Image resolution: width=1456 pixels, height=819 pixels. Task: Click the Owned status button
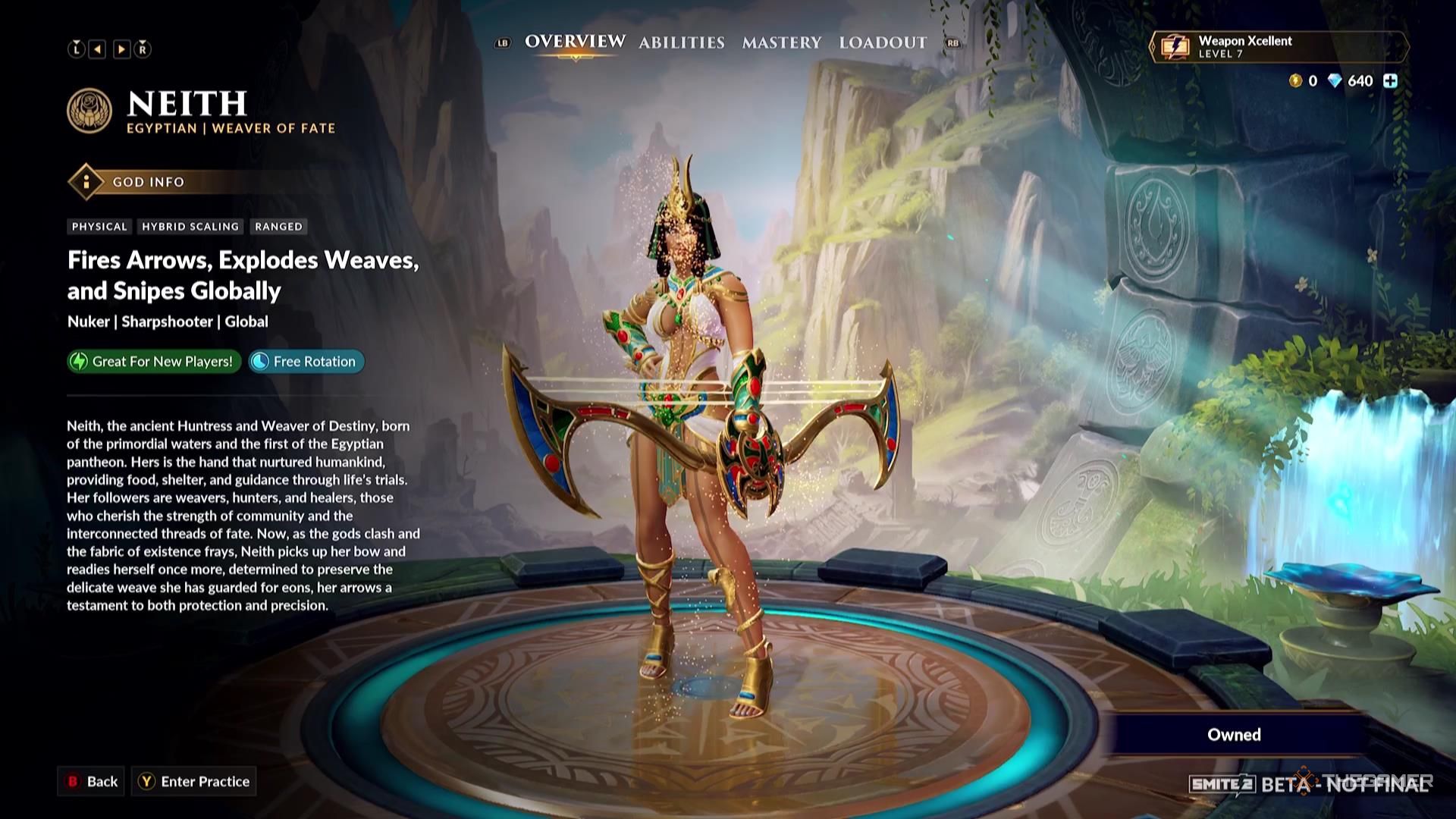(x=1234, y=734)
